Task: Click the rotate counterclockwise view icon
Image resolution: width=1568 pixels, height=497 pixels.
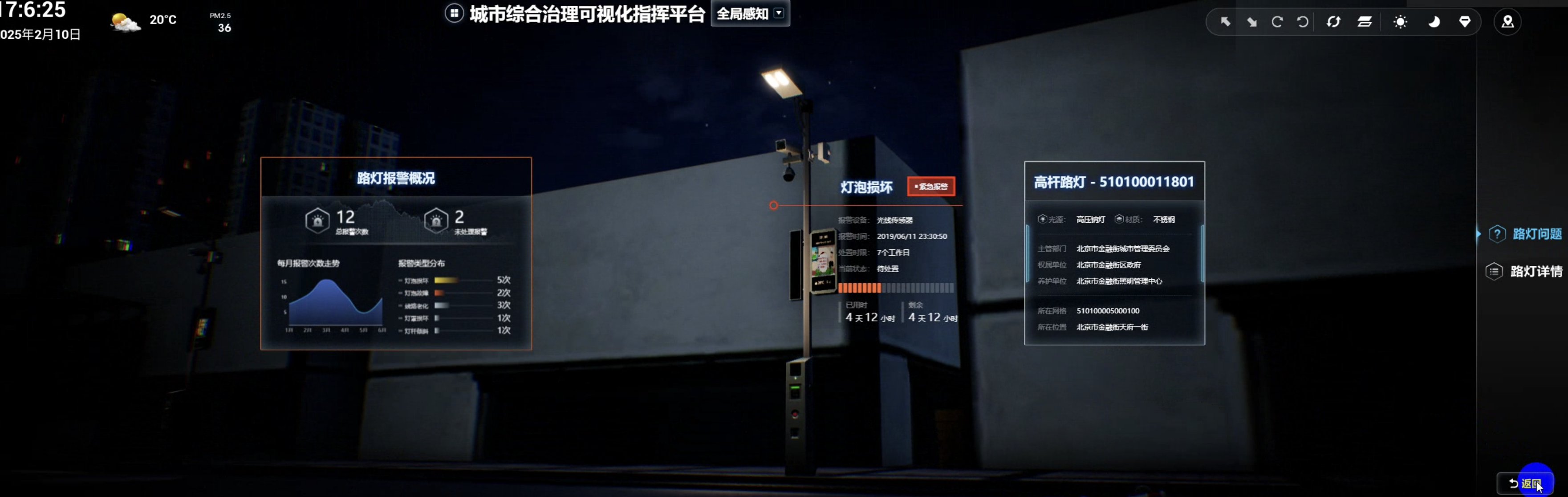Action: tap(1303, 23)
